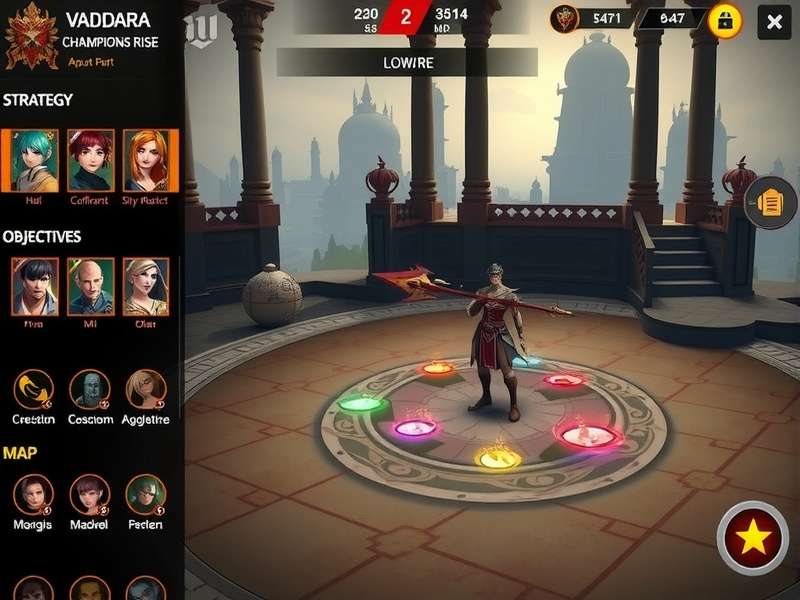Viewport: 800px width, 600px height.
Task: Open the Cosciom round icon
Action: tap(90, 390)
